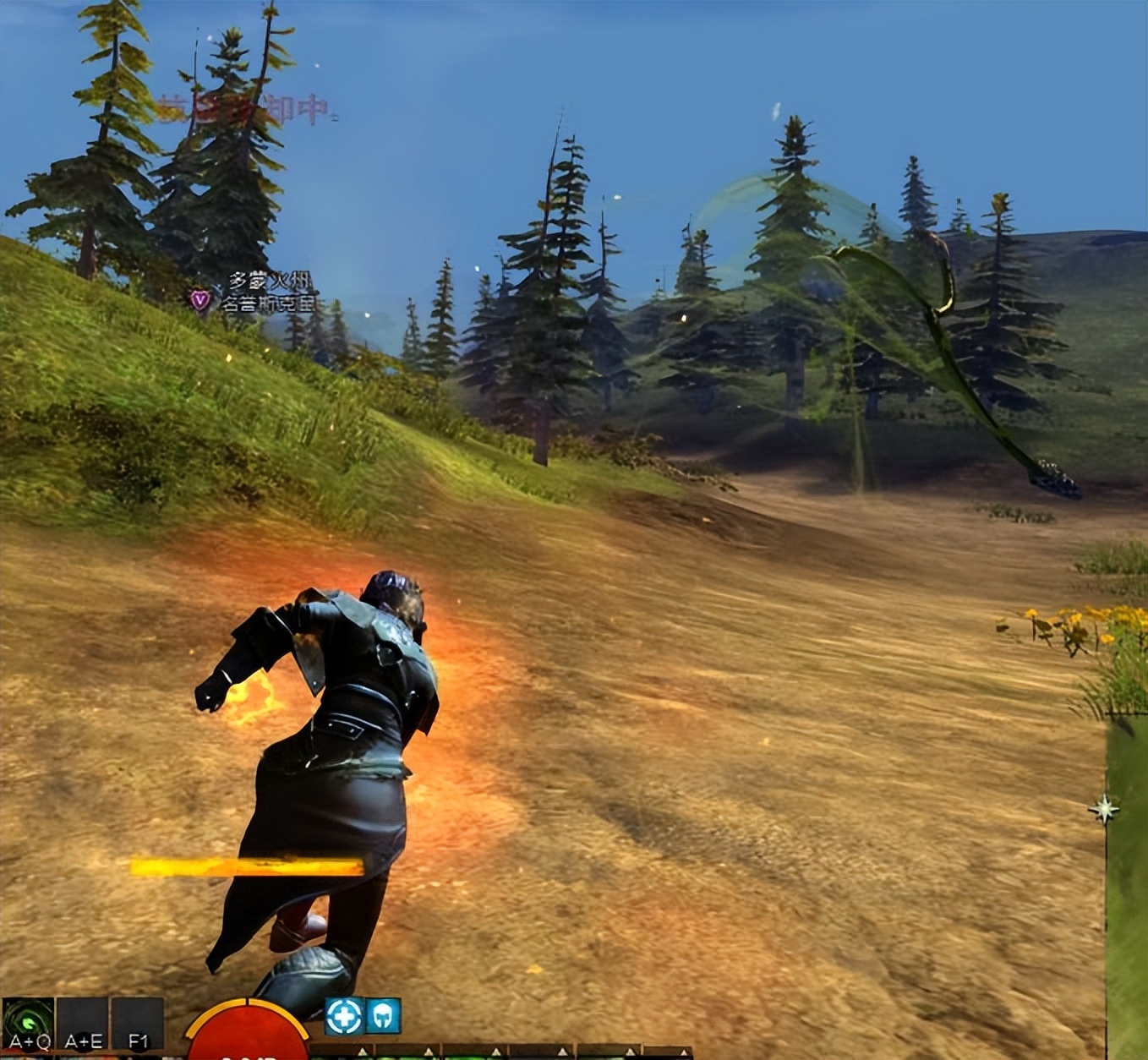Click the blue helmet status icon
This screenshot has width=1148, height=1060.
click(383, 1016)
